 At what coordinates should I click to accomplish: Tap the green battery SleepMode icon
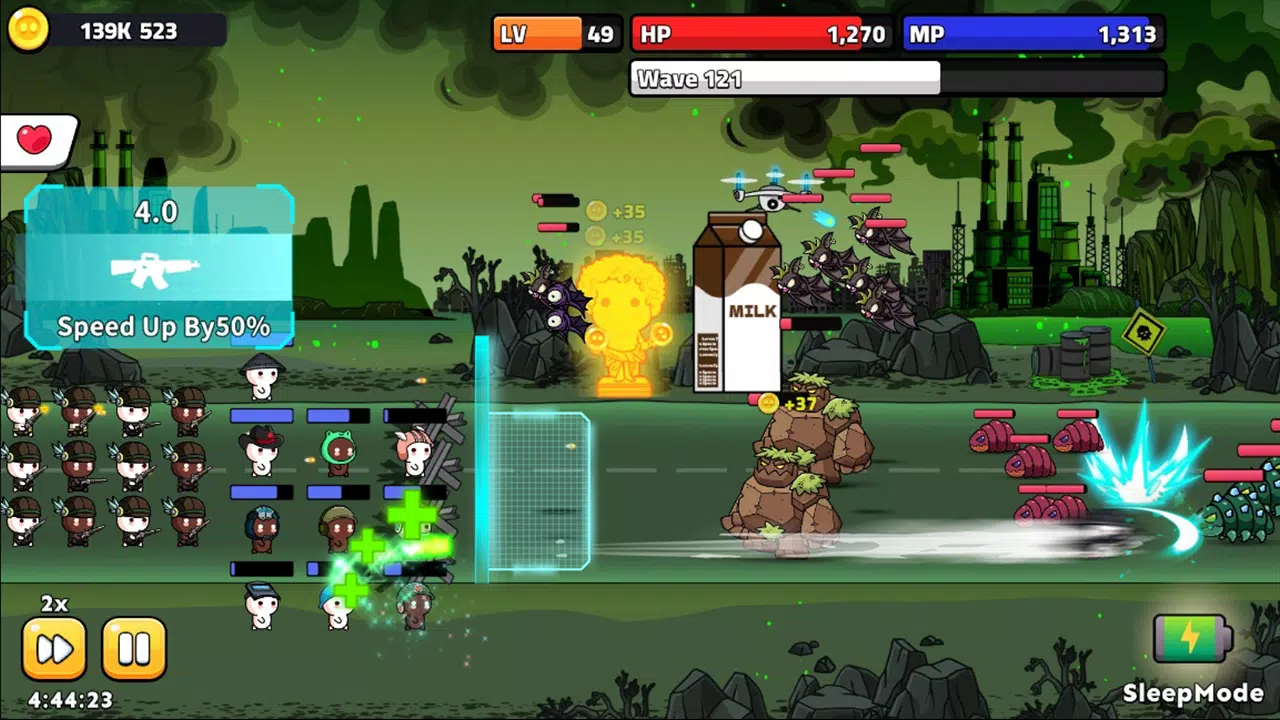[x=1194, y=640]
